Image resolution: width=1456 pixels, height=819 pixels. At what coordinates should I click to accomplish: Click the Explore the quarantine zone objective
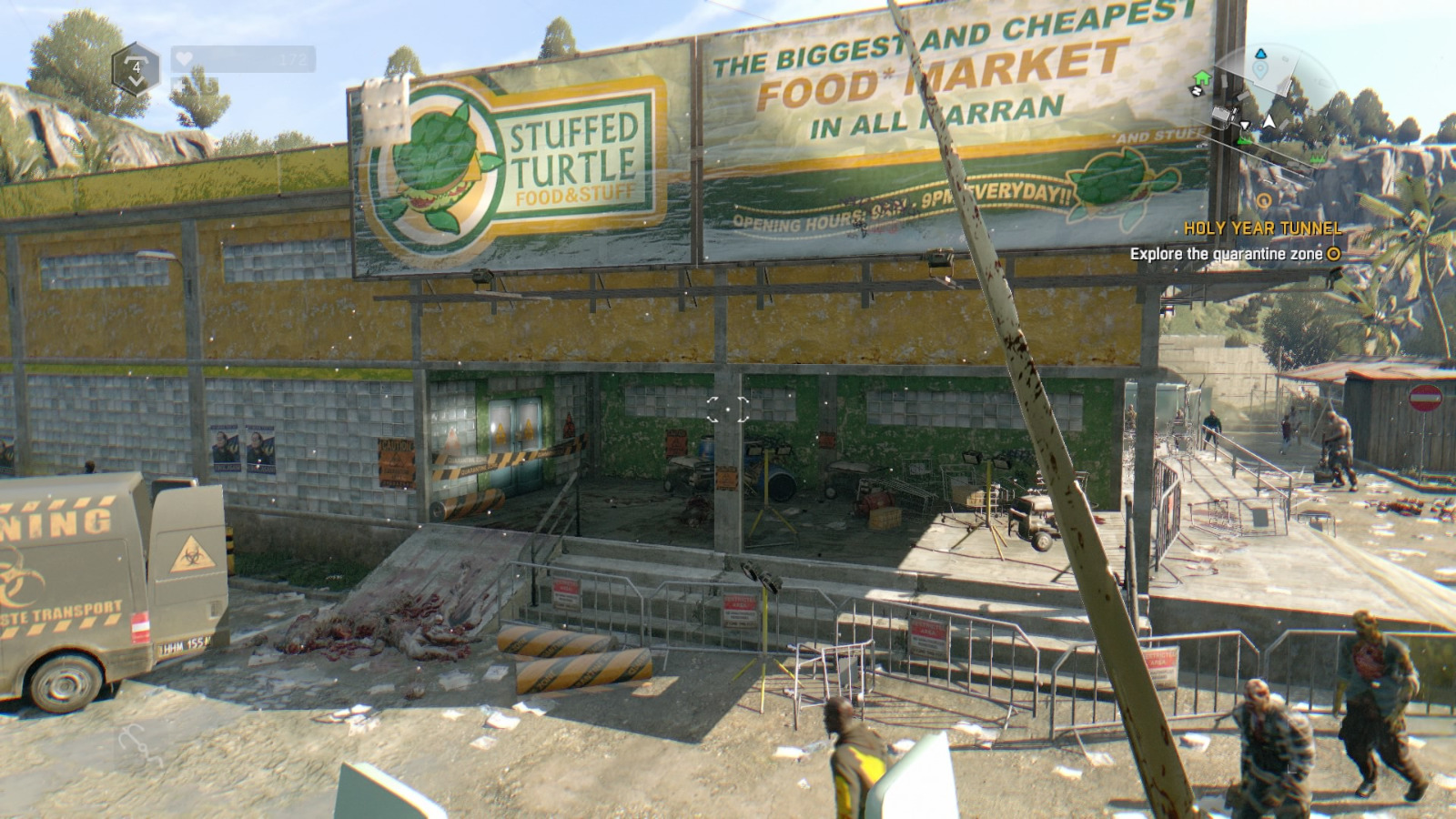pyautogui.click(x=1228, y=256)
